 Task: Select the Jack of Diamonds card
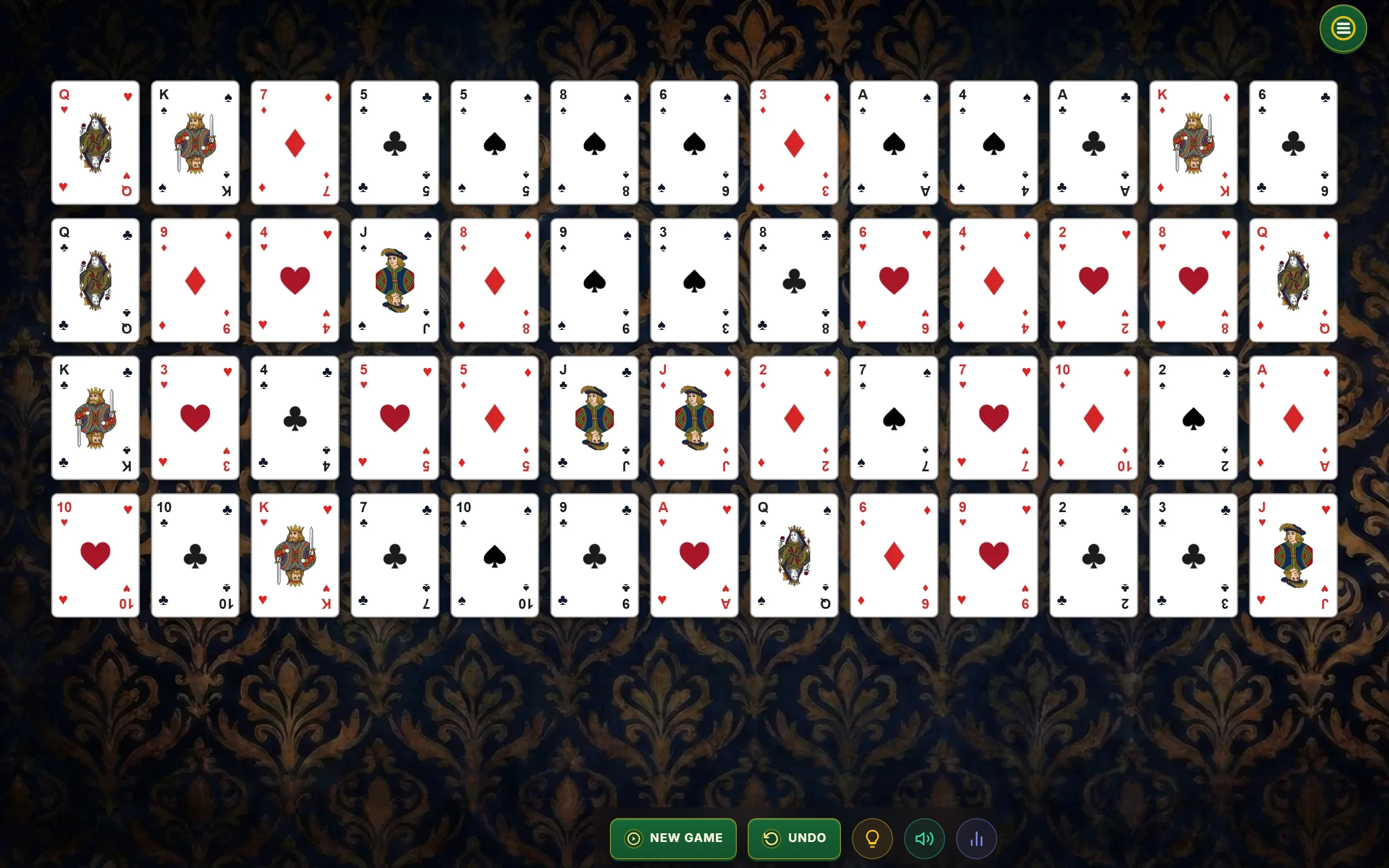coord(694,418)
